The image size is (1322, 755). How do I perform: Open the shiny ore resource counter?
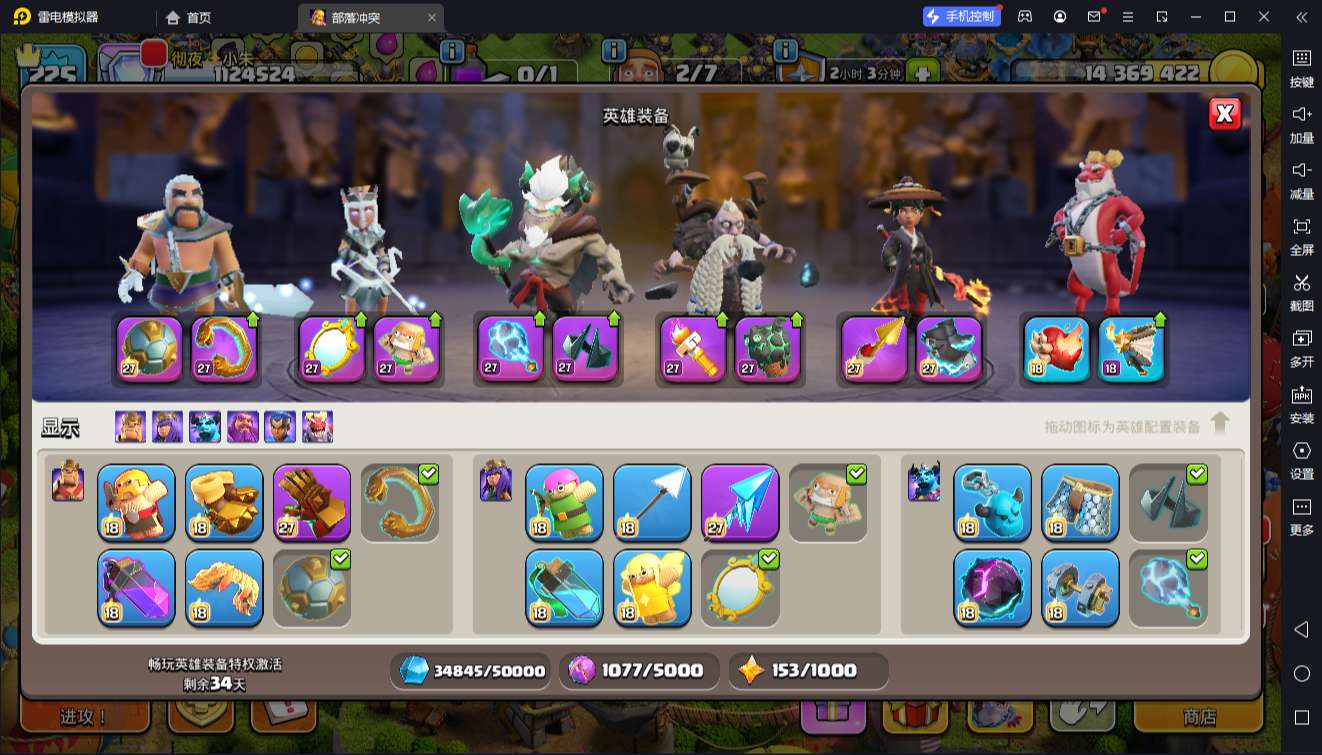471,671
